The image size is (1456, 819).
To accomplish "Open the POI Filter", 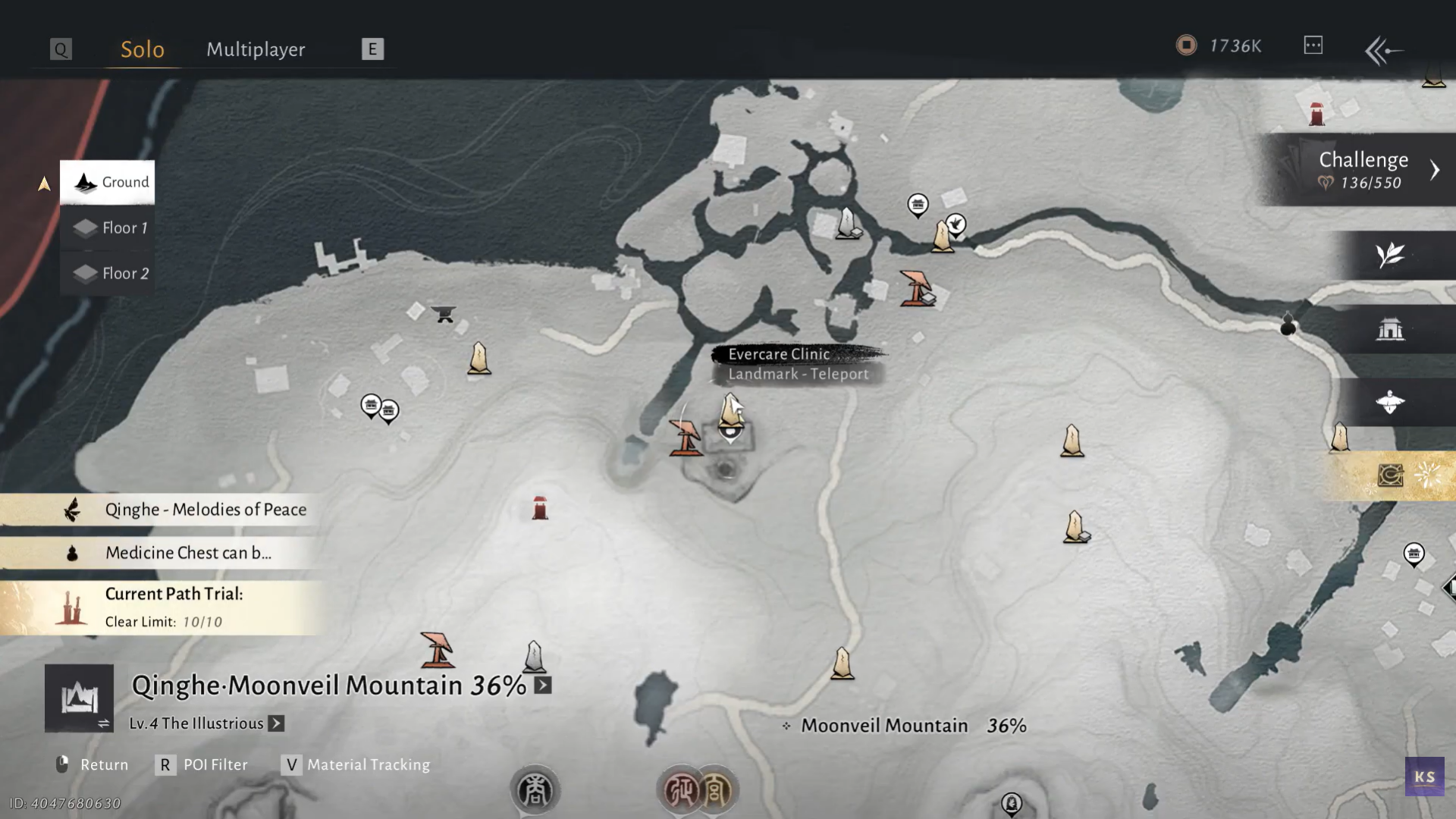I will click(x=203, y=764).
